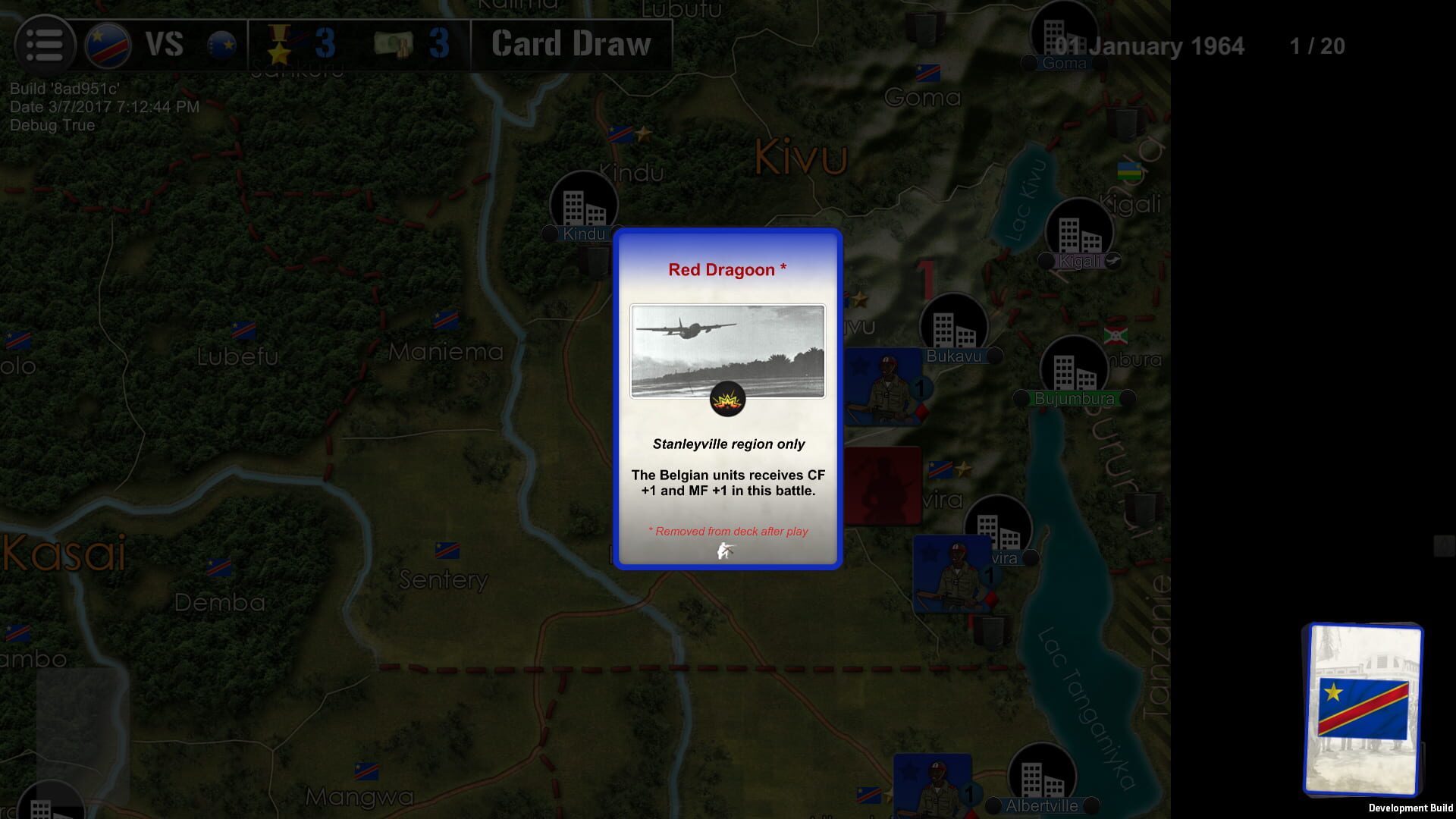1456x819 pixels.
Task: Open the hamburger menu in top-left corner
Action: tap(45, 45)
